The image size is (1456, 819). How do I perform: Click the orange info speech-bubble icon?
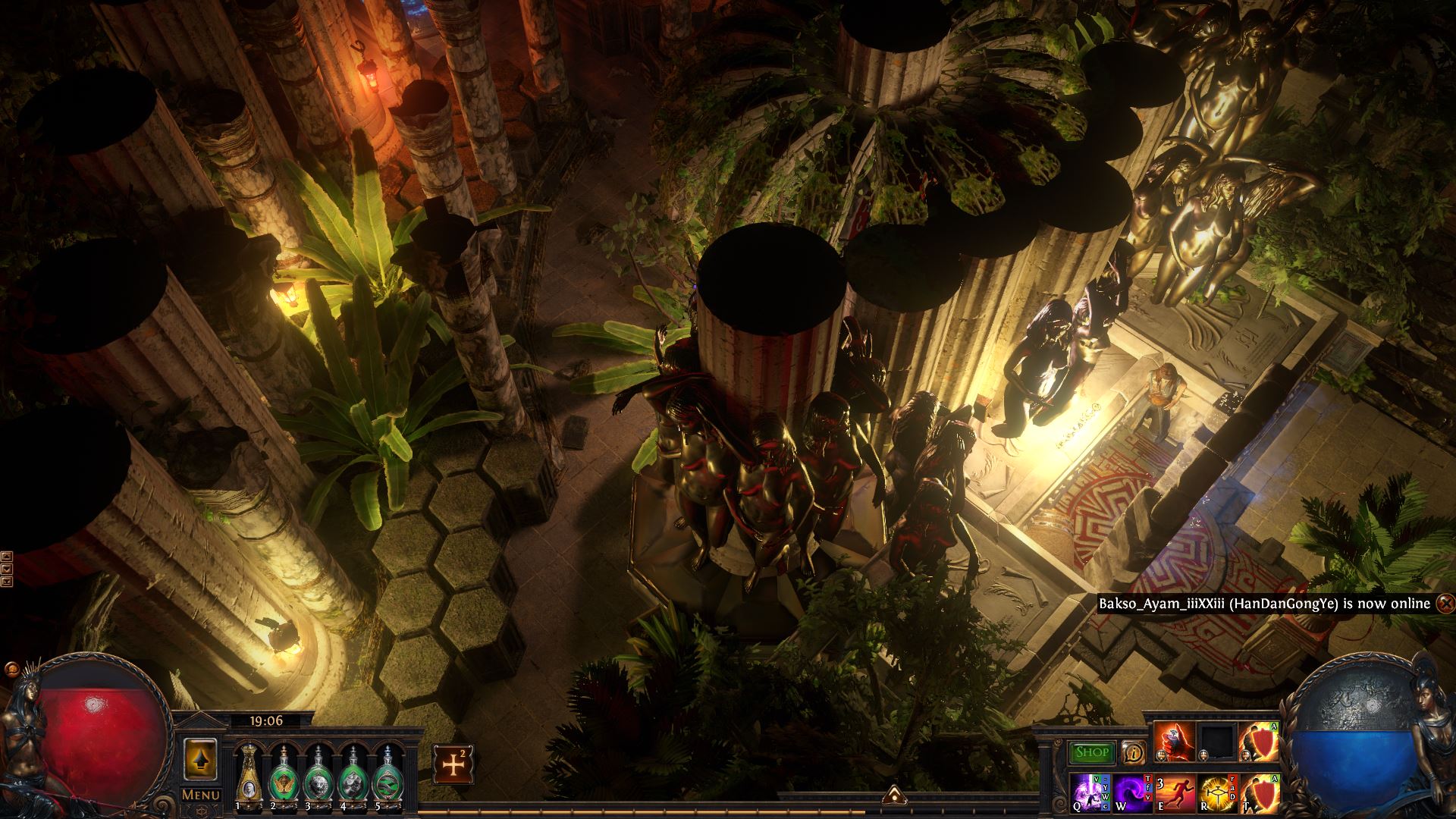coord(1134,752)
